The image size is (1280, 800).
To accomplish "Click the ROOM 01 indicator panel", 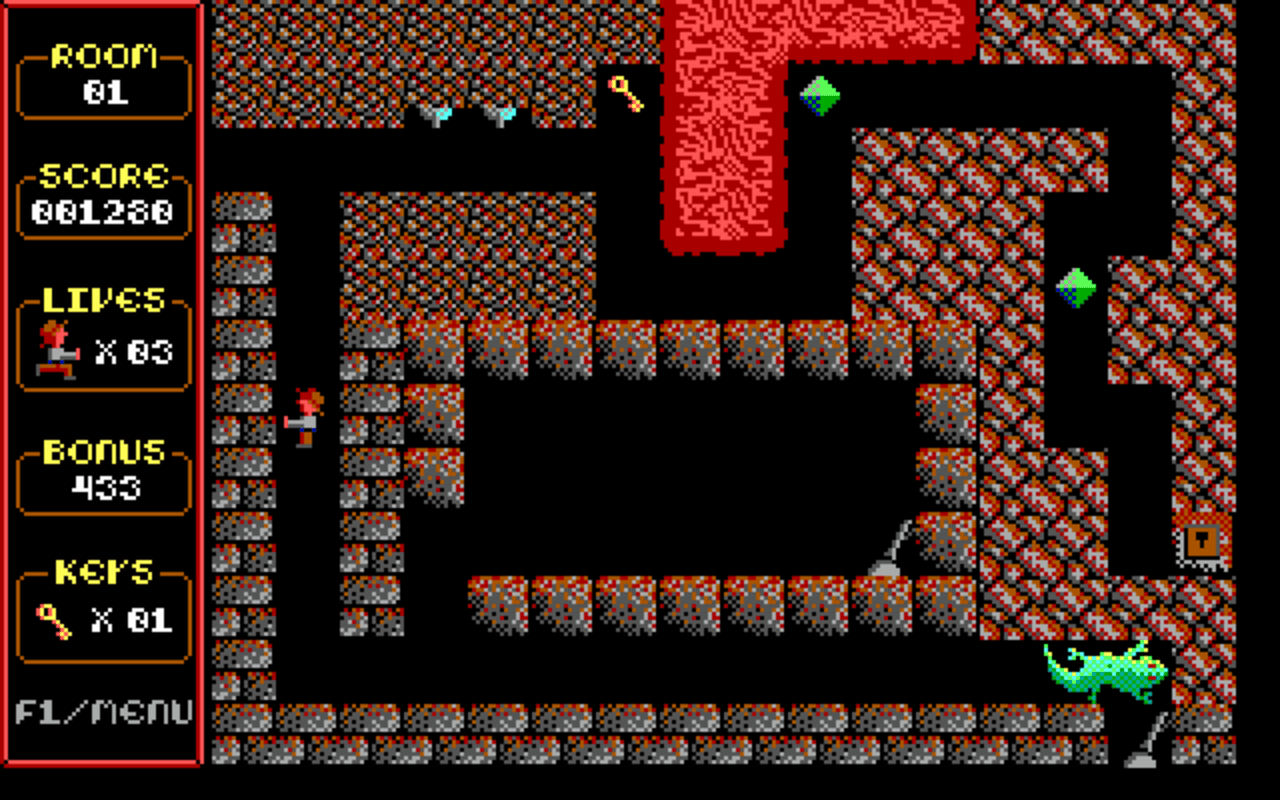I will pos(103,73).
